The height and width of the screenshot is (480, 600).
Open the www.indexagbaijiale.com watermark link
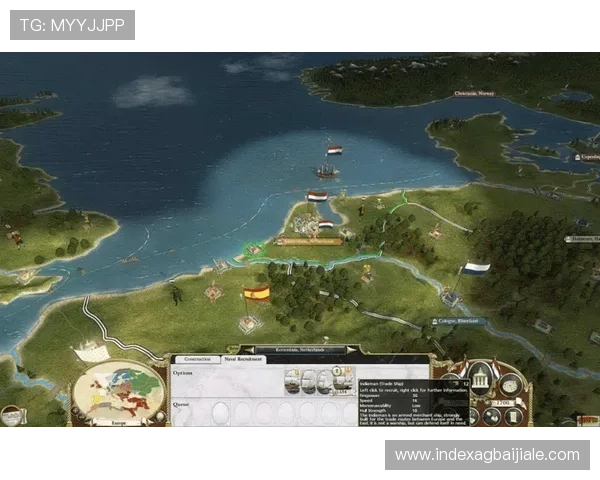pos(487,455)
